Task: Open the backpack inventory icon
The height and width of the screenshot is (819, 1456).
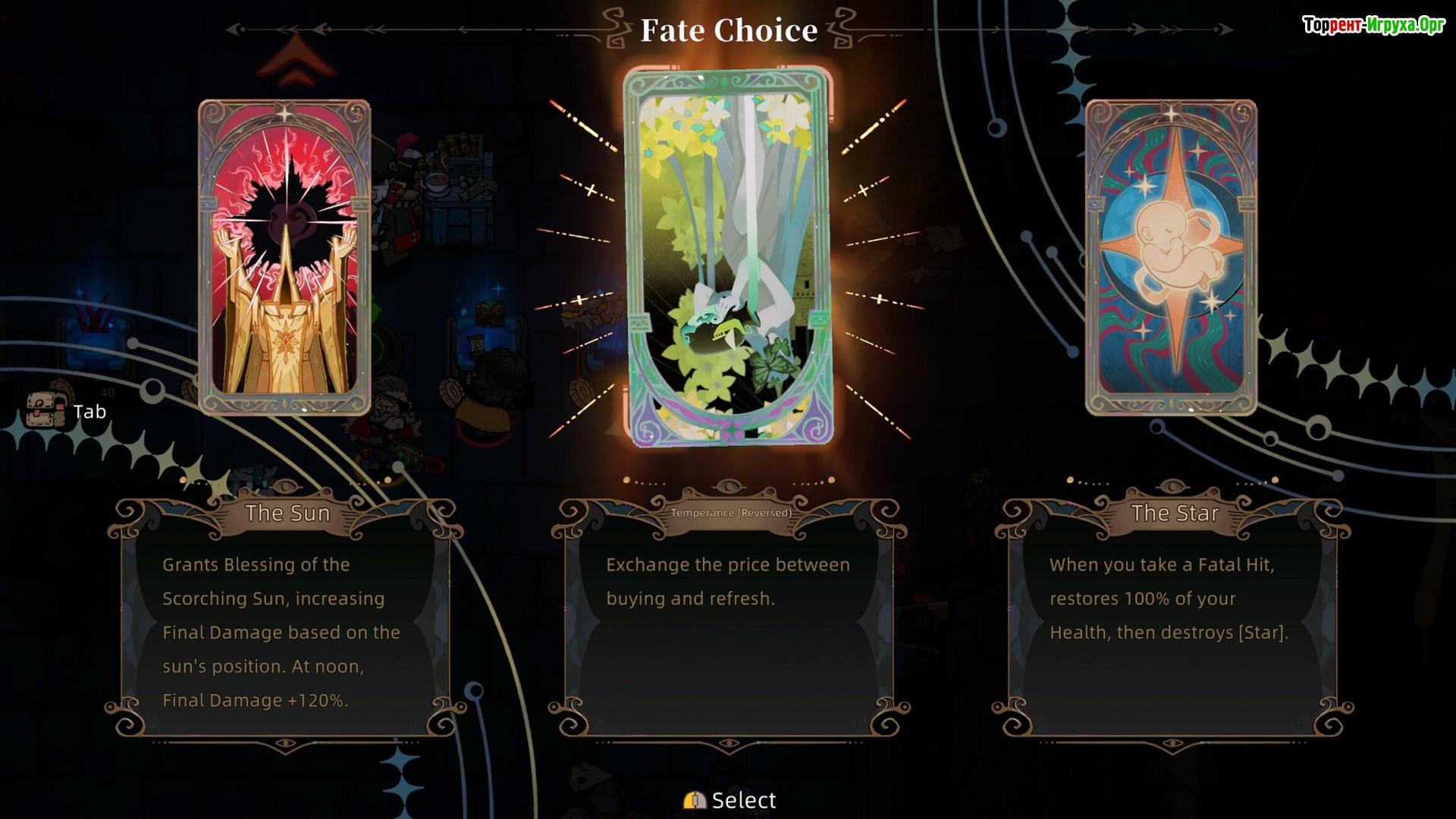Action: pyautogui.click(x=45, y=411)
